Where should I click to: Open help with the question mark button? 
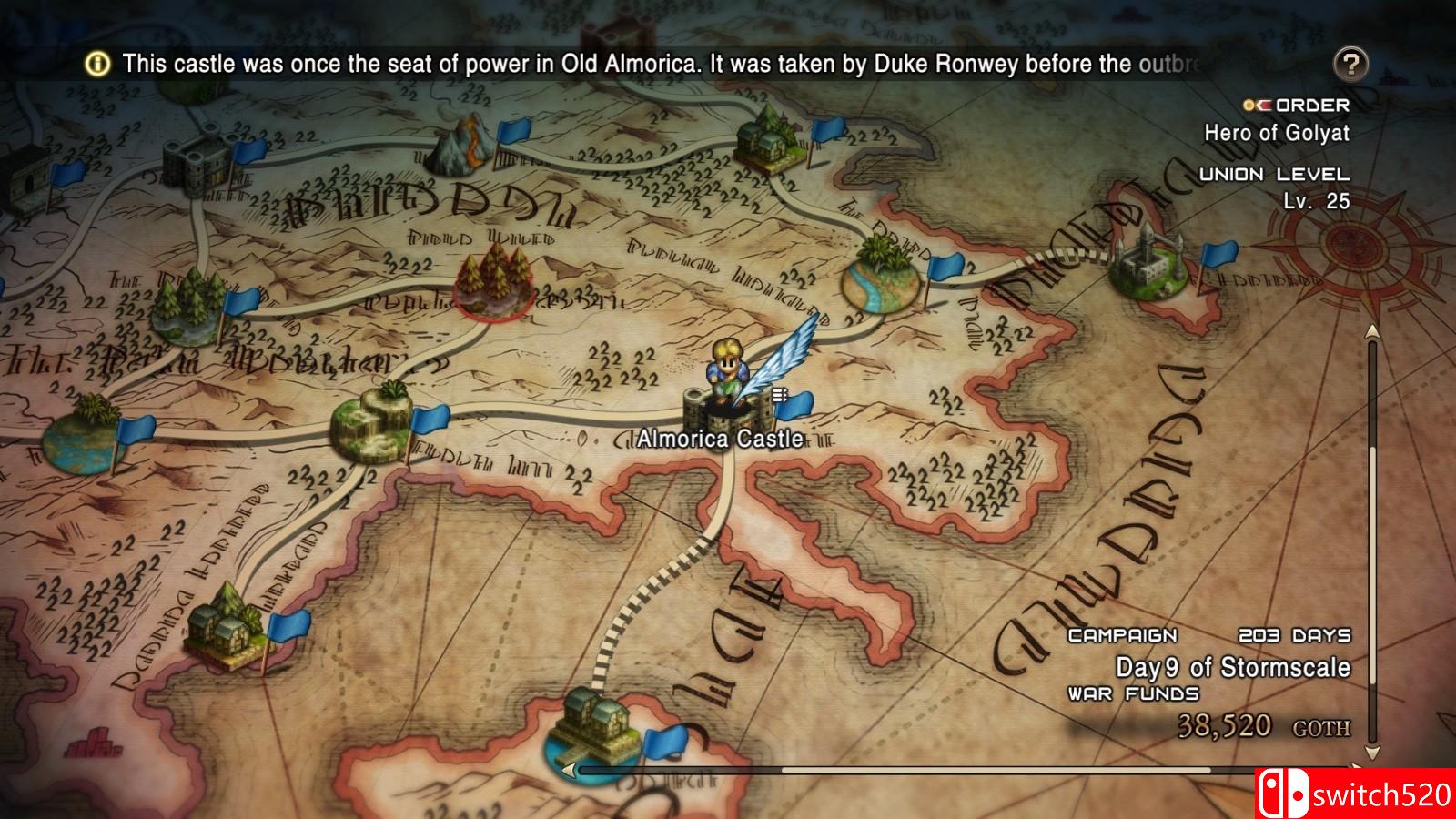tap(1353, 63)
